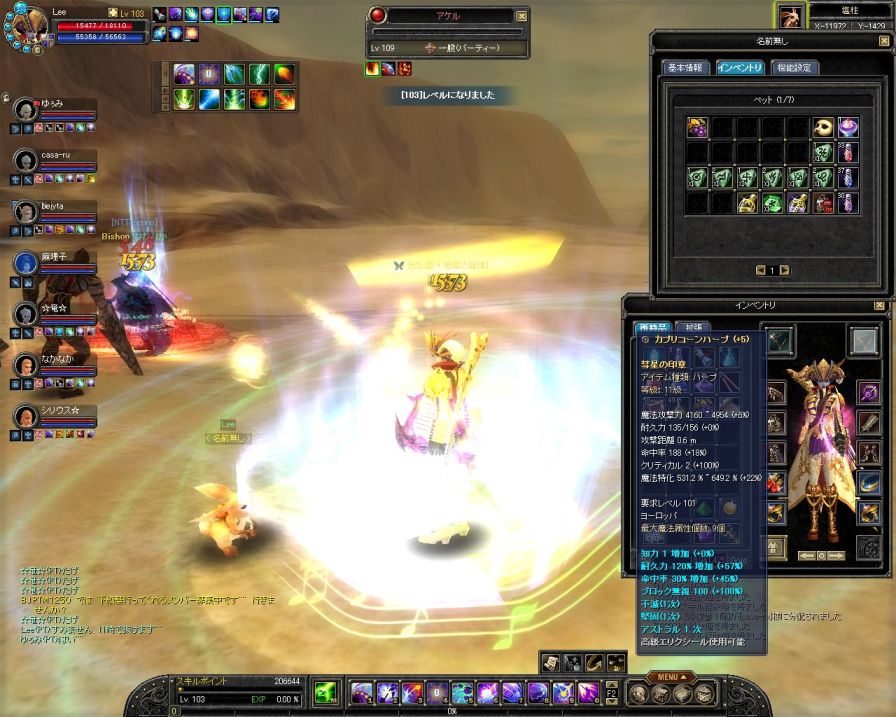The width and height of the screenshot is (896, 717).
Task: Activate the green skill at hotbar's left end
Action: pyautogui.click(x=325, y=691)
